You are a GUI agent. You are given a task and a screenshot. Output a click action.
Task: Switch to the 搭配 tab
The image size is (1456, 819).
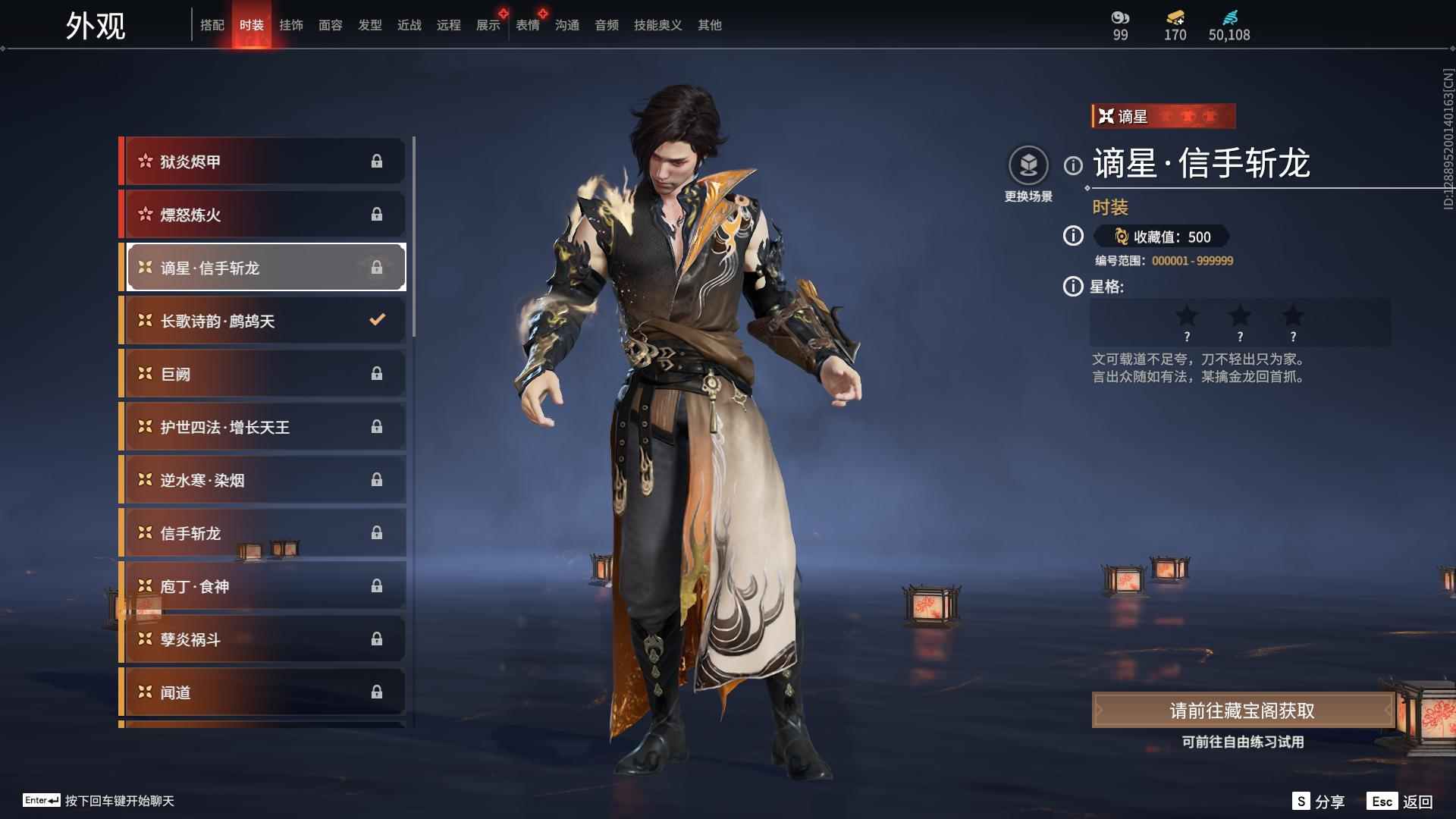[x=212, y=25]
